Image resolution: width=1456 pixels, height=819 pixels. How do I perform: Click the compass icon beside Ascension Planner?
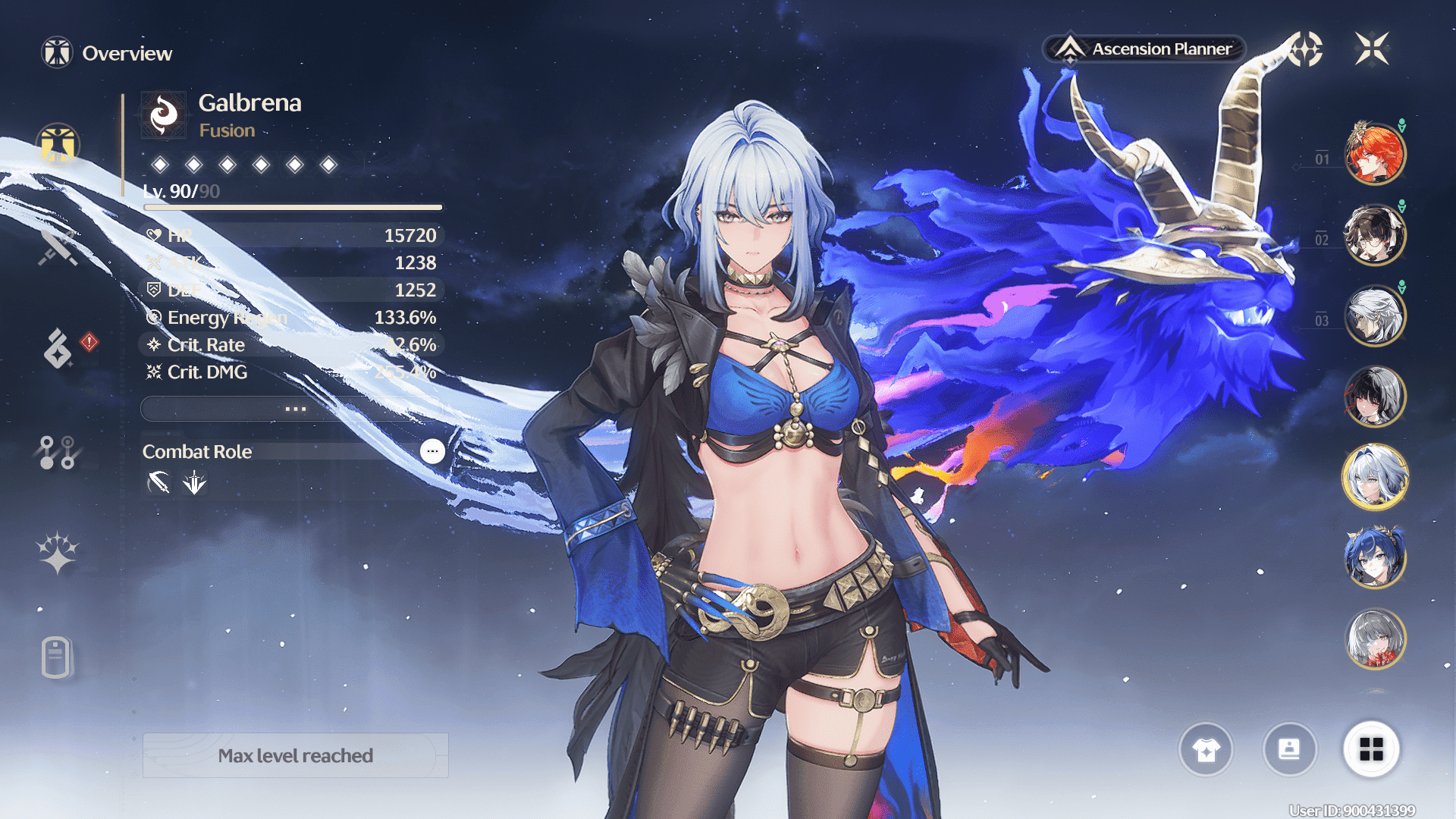click(1304, 49)
